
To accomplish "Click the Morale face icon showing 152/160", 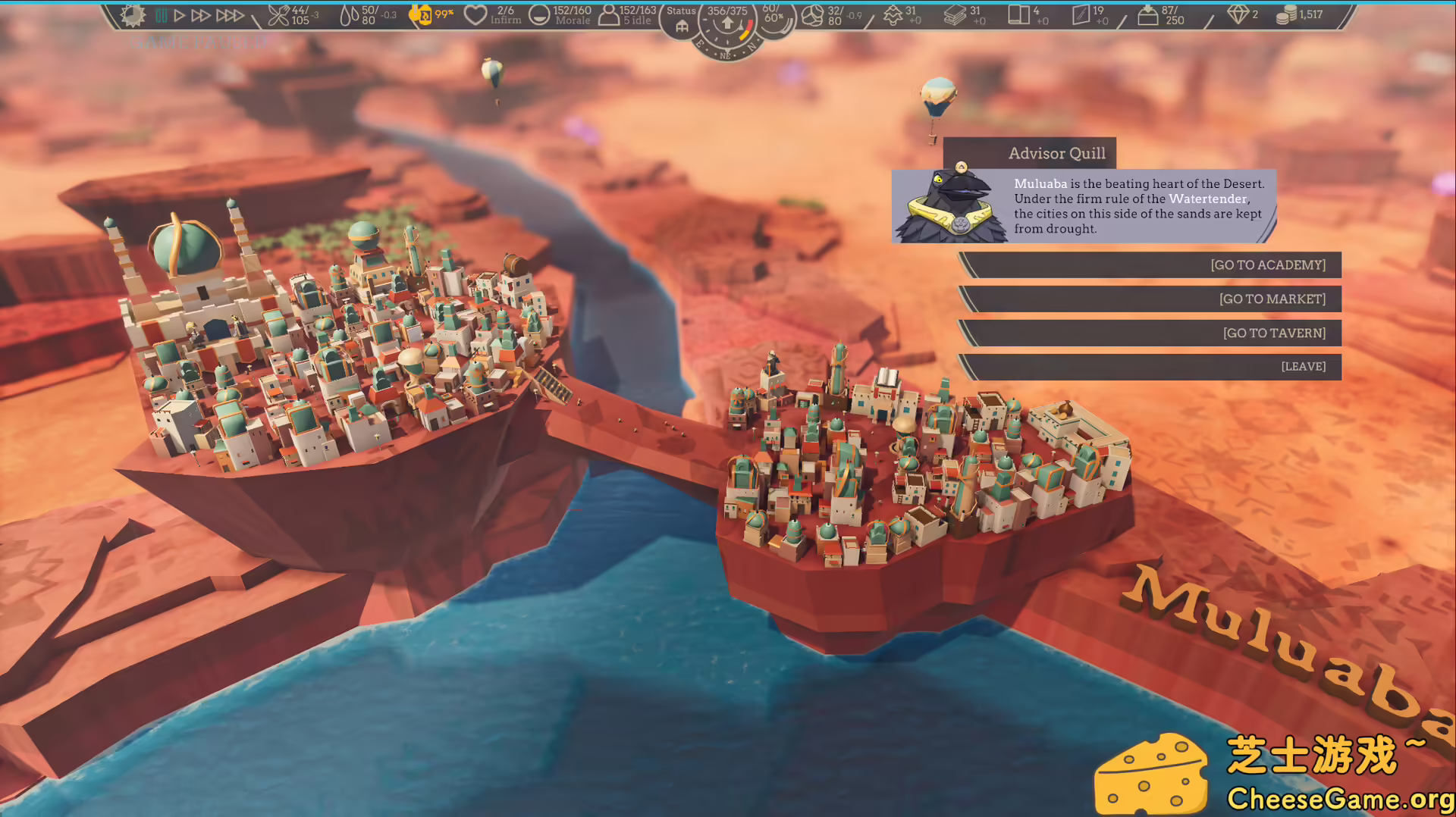I will 538,15.
